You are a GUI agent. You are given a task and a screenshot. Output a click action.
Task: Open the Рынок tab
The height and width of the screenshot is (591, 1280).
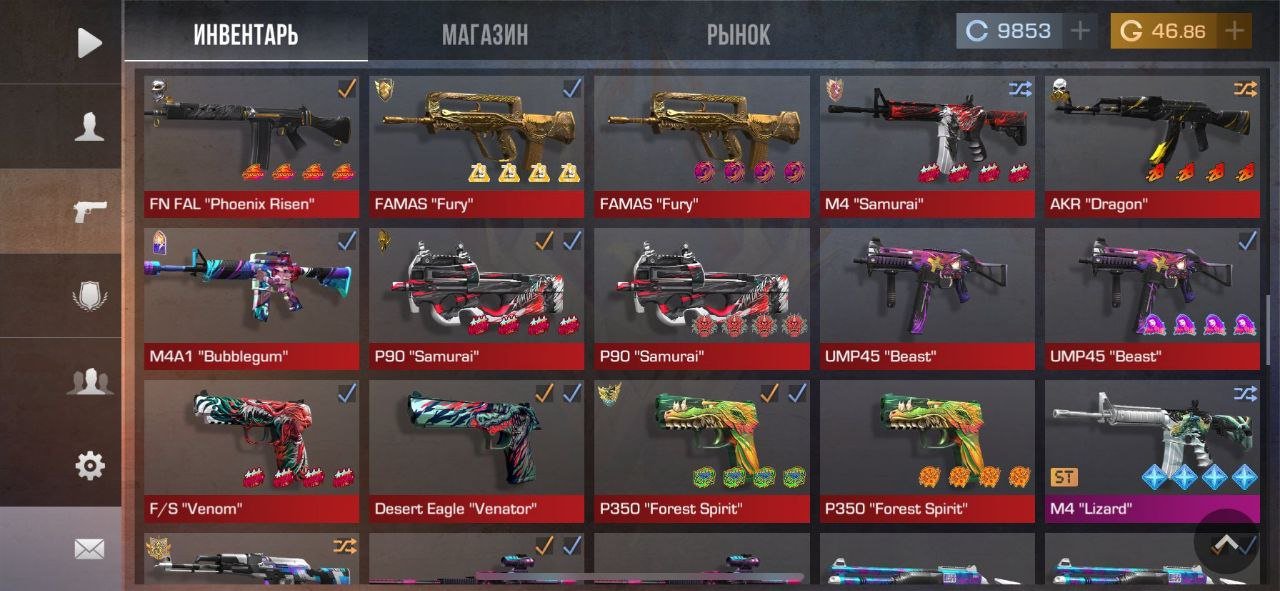click(x=738, y=35)
